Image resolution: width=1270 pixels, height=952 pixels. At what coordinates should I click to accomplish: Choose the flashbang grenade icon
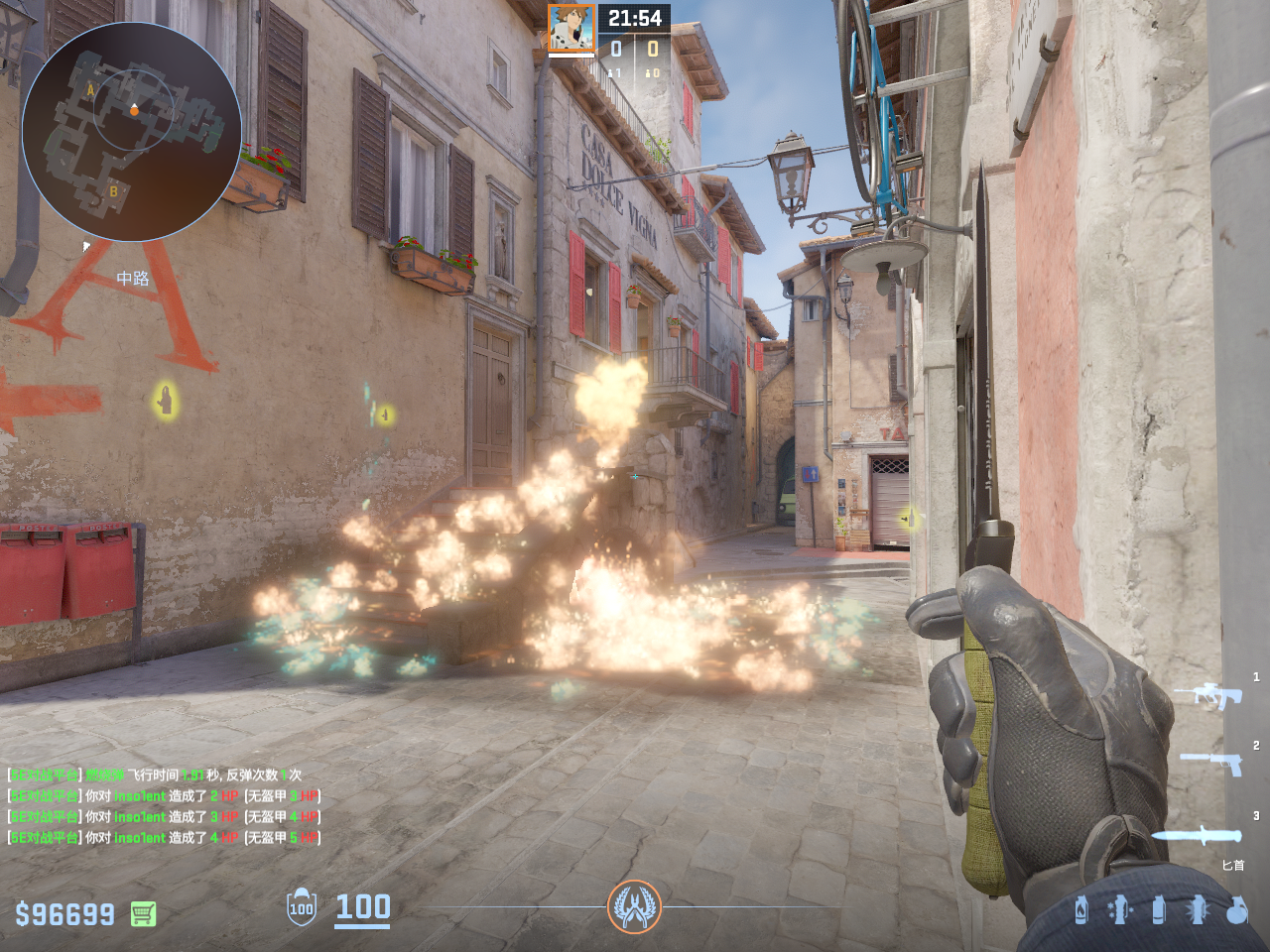tap(1198, 909)
